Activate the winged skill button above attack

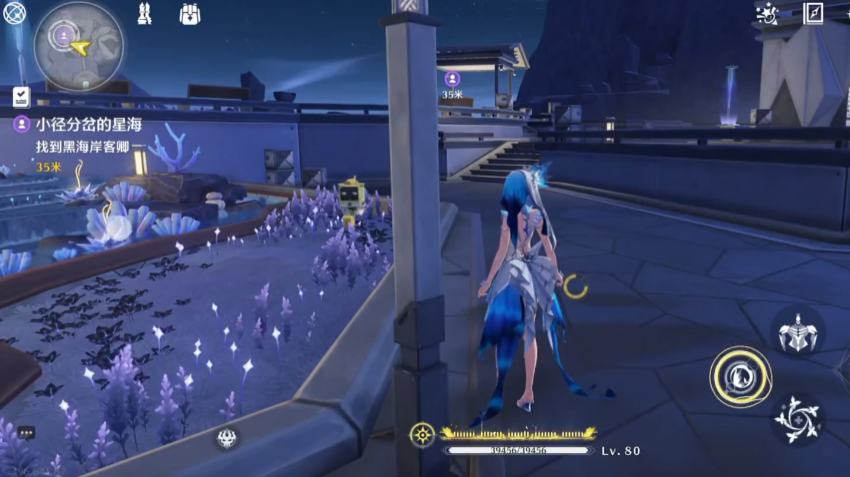(x=798, y=330)
